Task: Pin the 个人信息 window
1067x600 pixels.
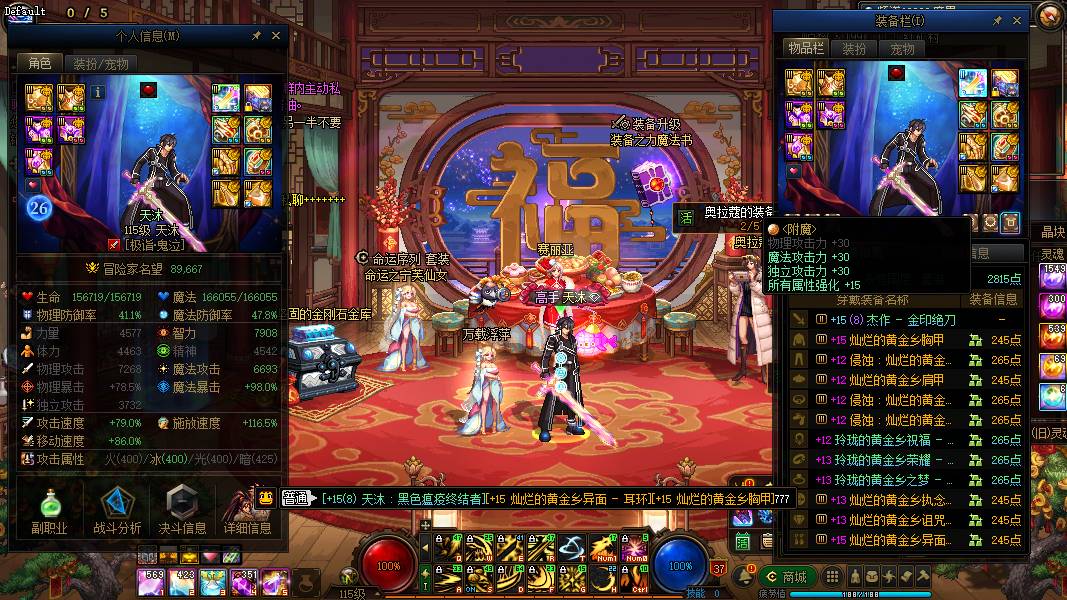Action: tap(256, 36)
